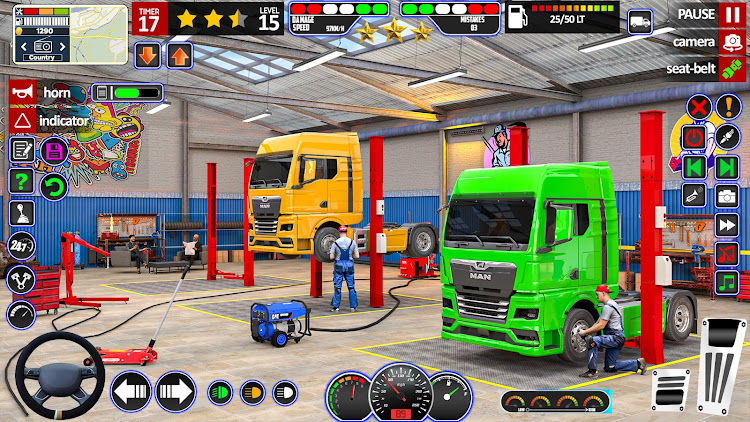750x422 pixels.
Task: Tap the orange up arrow button
Action: [180, 55]
